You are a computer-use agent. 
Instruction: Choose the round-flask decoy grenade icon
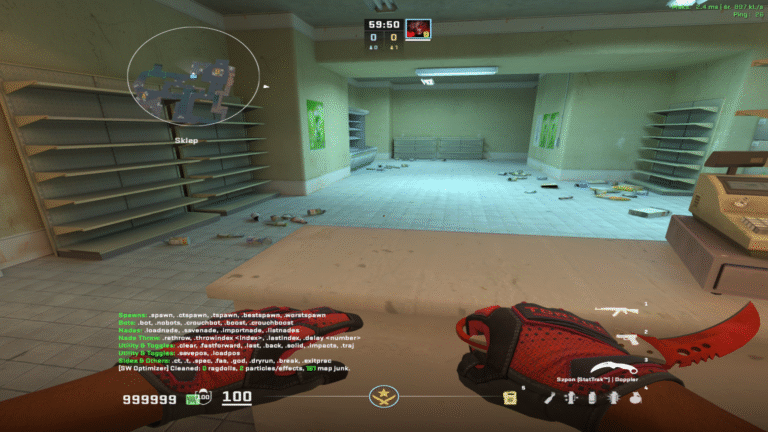[x=635, y=397]
